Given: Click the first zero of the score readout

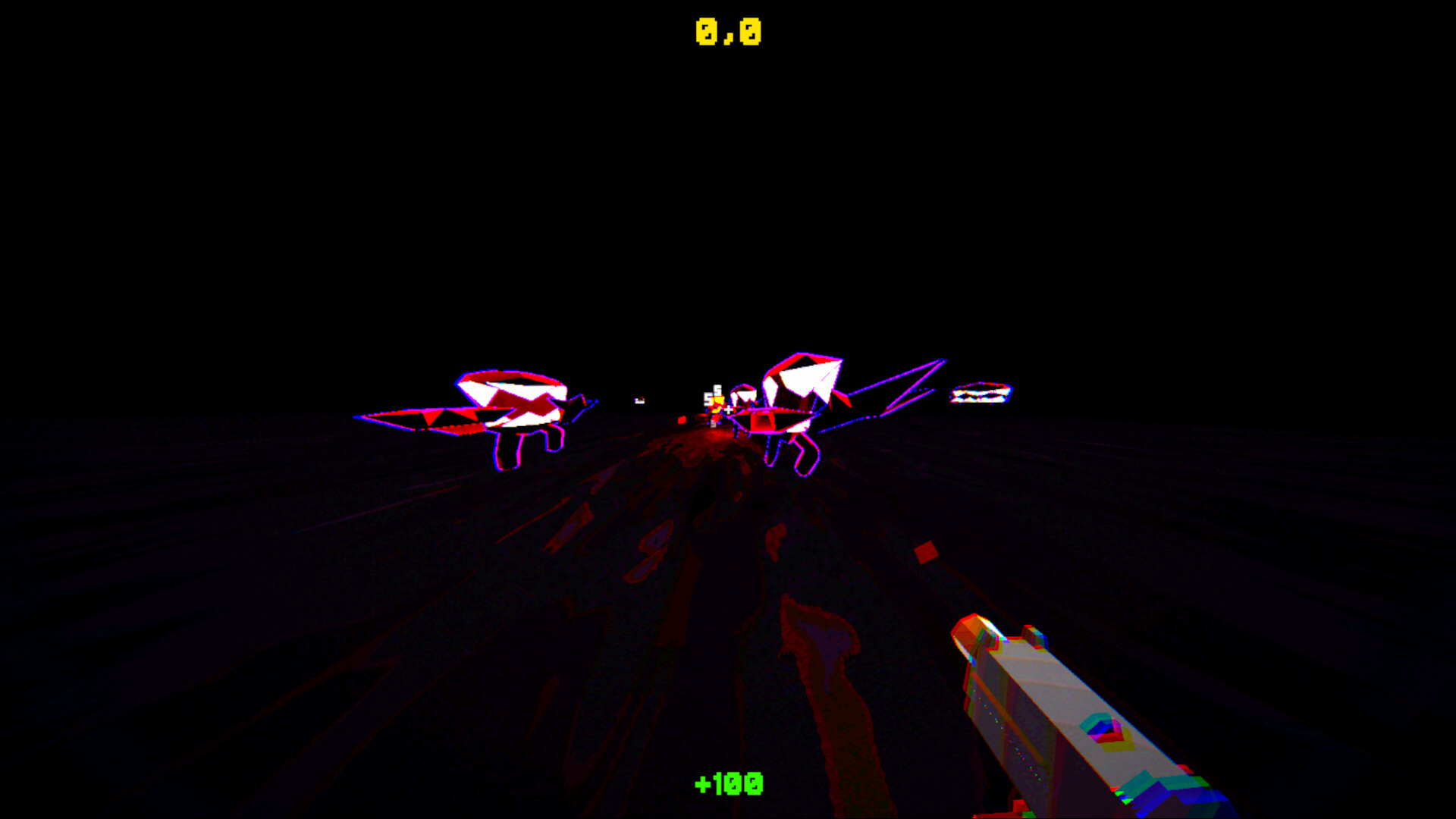Looking at the screenshot, I should [x=707, y=32].
